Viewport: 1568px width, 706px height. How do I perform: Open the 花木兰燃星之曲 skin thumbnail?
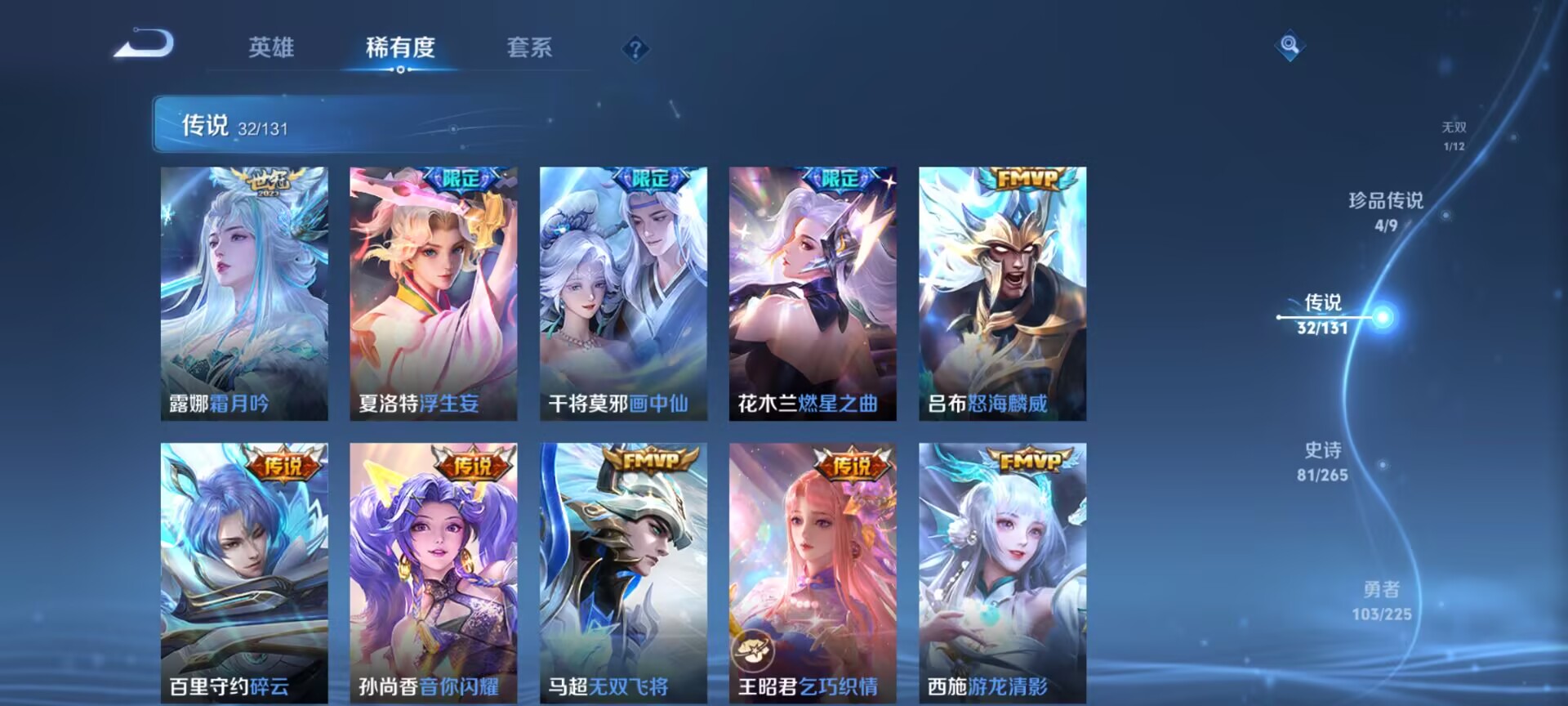pyautogui.click(x=813, y=290)
